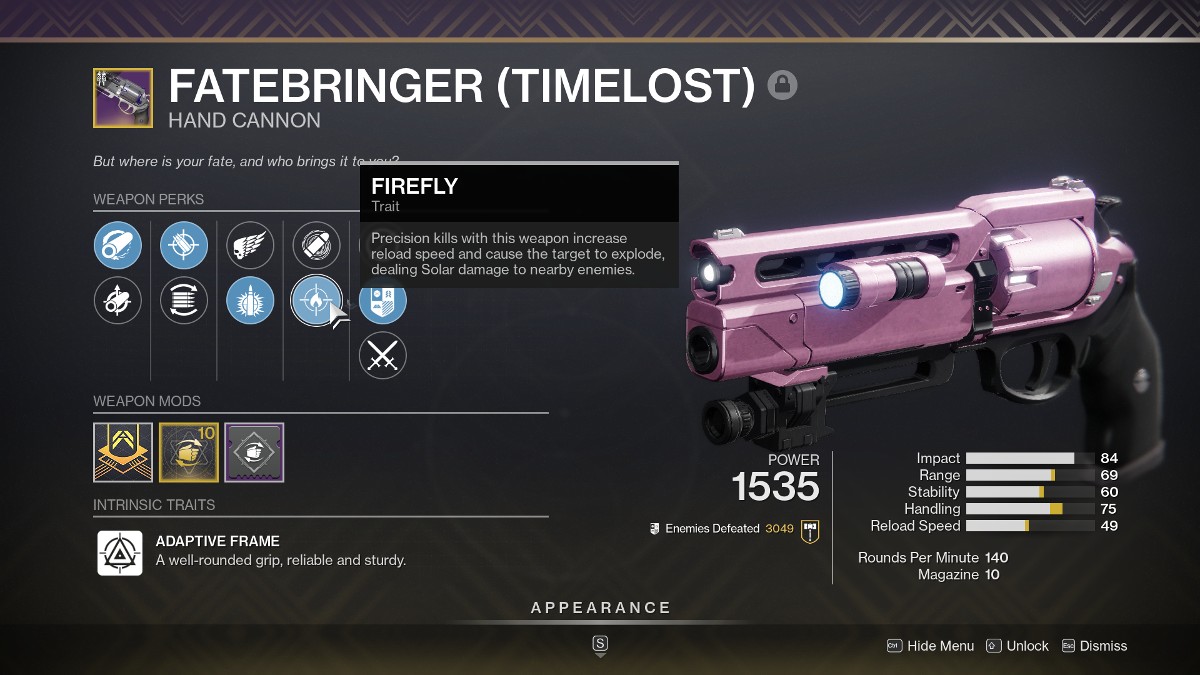Choose the barrel perk with directional arrows
1200x675 pixels.
(118, 300)
